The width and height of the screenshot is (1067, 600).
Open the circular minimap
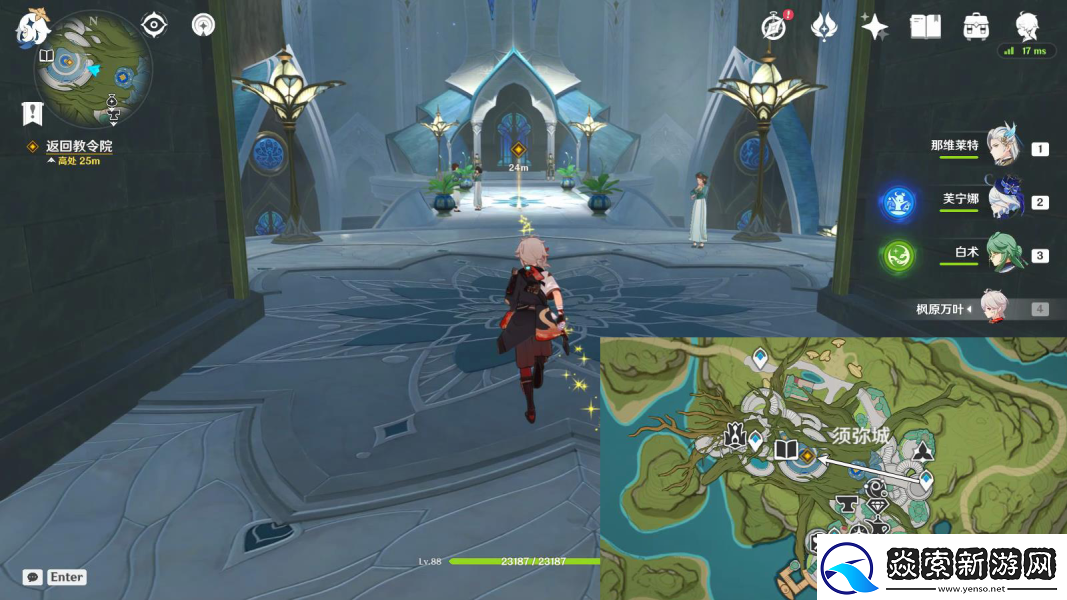pyautogui.click(x=92, y=68)
